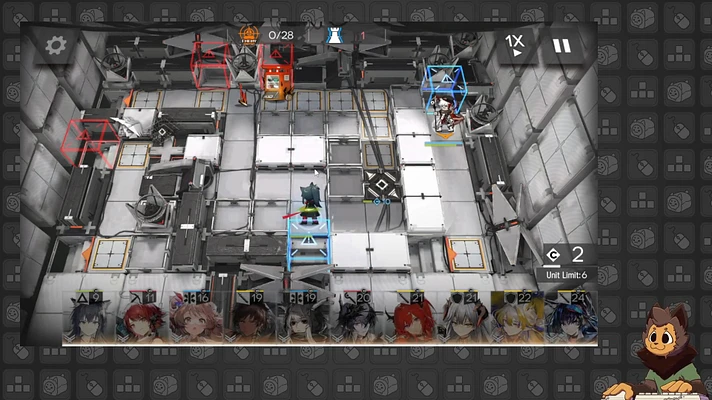The height and width of the screenshot is (400, 712).
Task: Choose the cost 11 red-haired operator card
Action: (143, 318)
